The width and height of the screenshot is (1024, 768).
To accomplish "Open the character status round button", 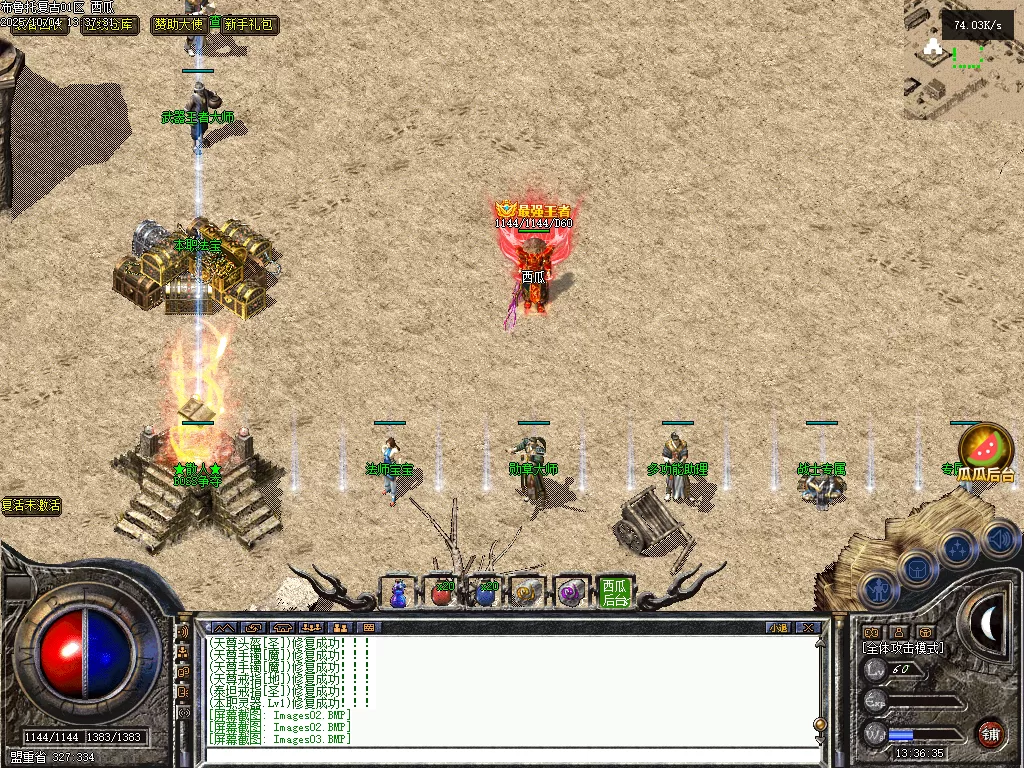I will tap(877, 592).
